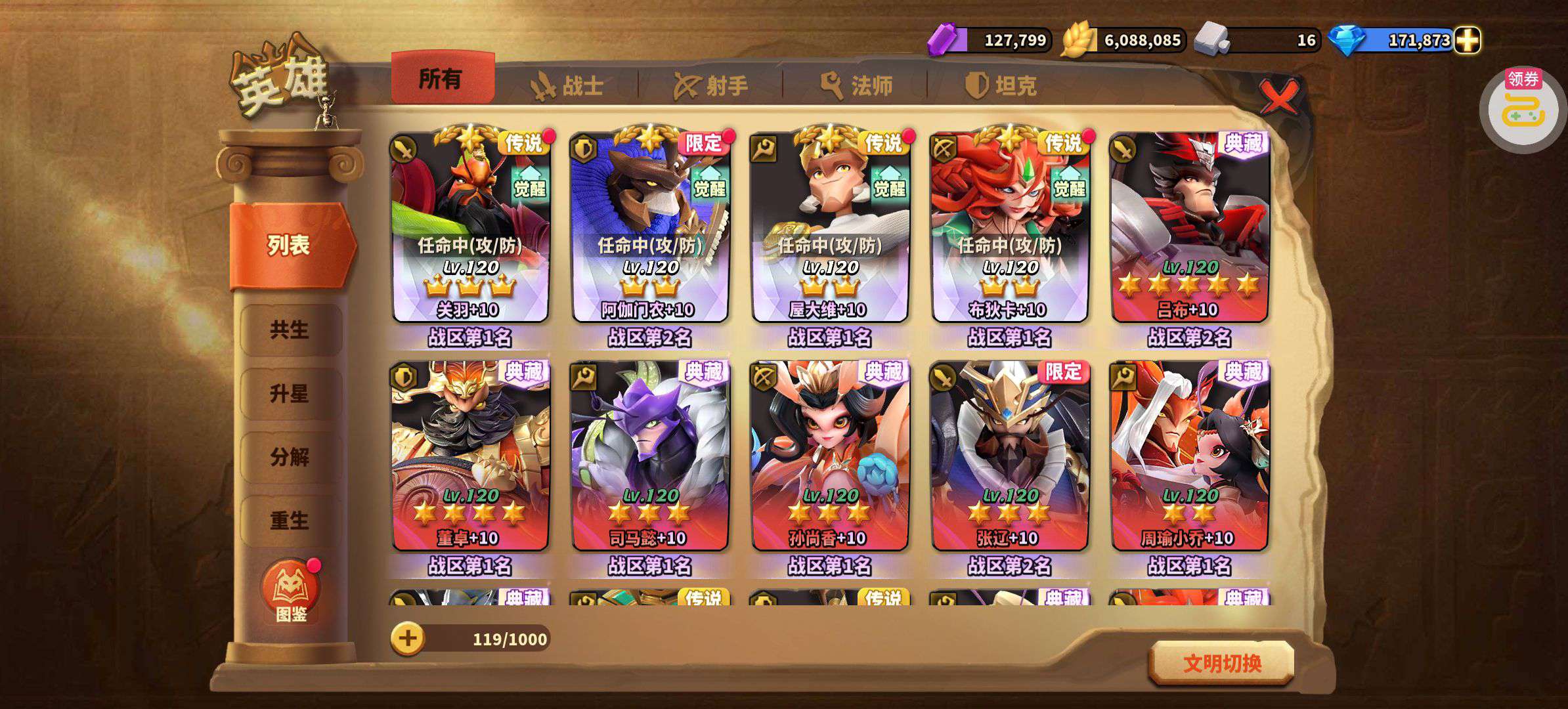
Task: Show the 坦克 tank hero tab
Action: pyautogui.click(x=1001, y=85)
